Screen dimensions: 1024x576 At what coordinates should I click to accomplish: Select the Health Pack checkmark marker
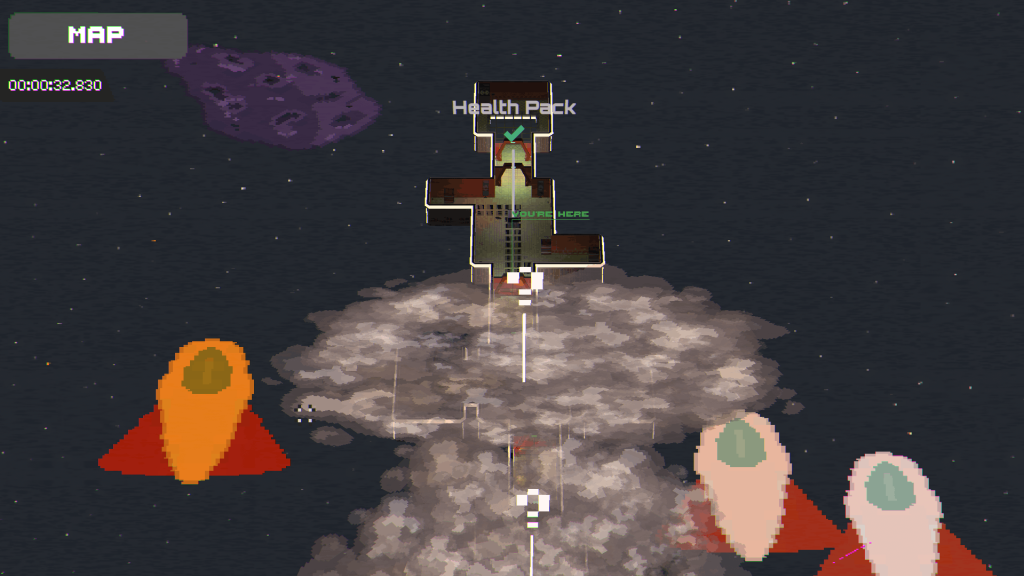(514, 133)
